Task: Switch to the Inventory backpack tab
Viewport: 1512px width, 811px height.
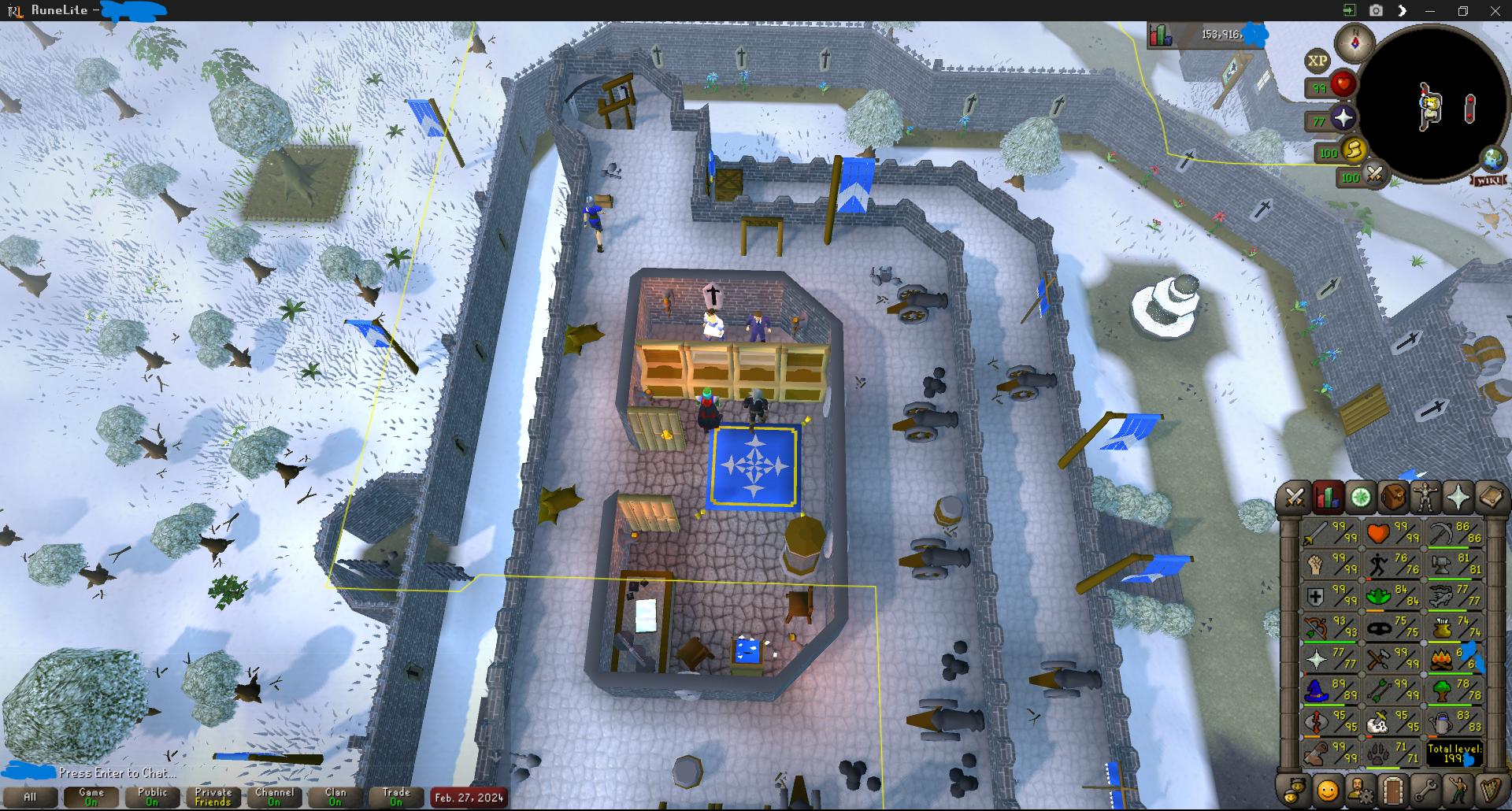Action: 1392,498
